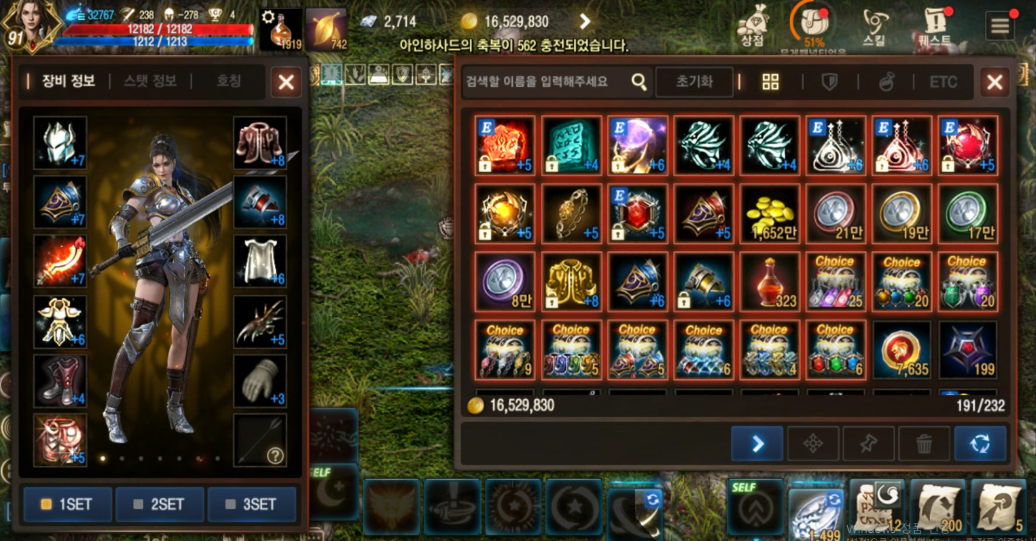The height and width of the screenshot is (541, 1036).
Task: Select the equipped helmet slot +7
Action: (x=60, y=143)
